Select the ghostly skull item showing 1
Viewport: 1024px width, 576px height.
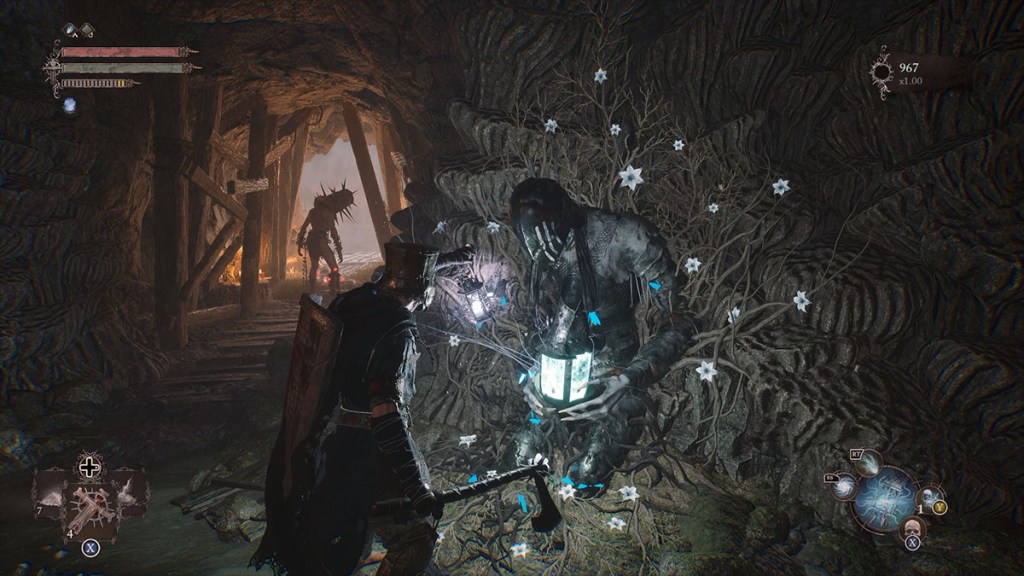(x=929, y=496)
